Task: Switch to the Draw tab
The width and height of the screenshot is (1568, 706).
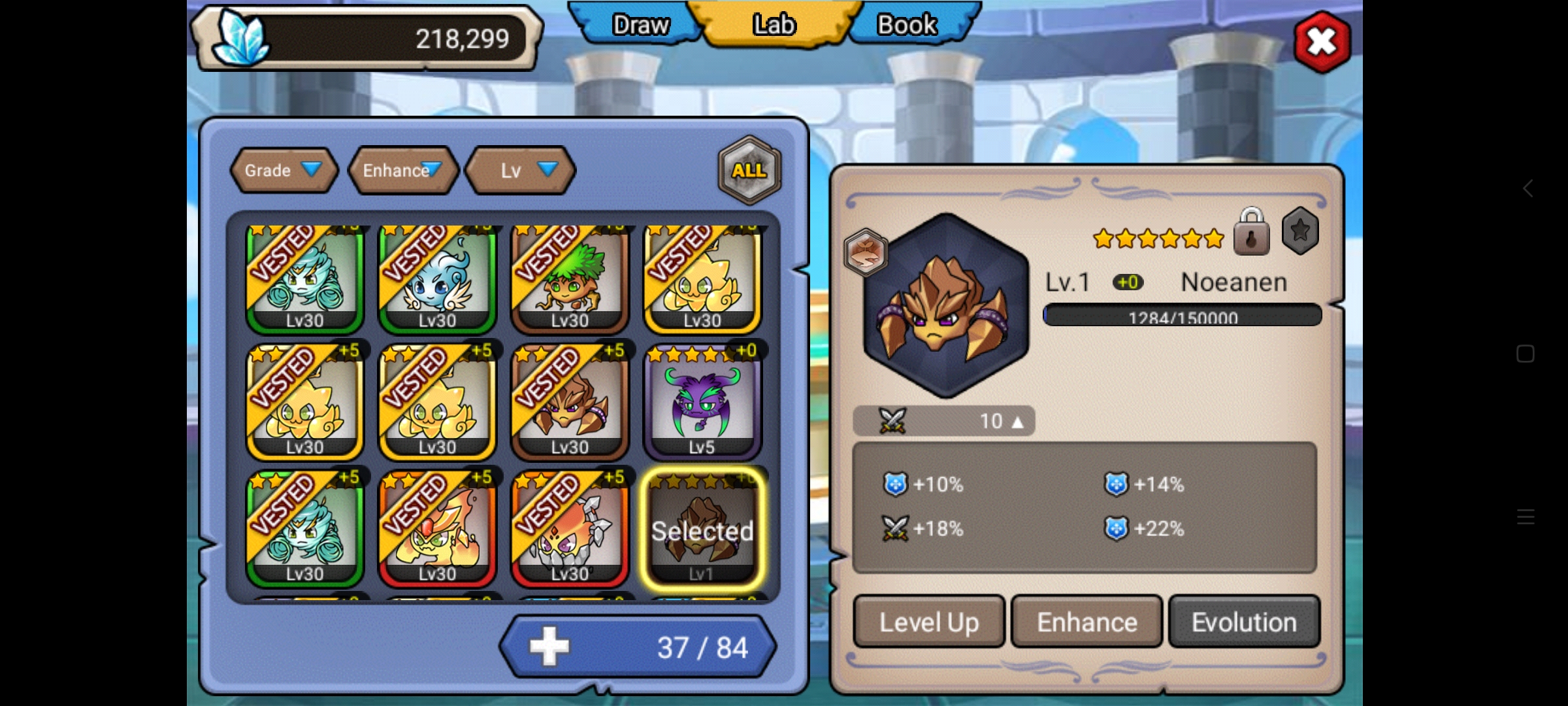Action: (639, 25)
